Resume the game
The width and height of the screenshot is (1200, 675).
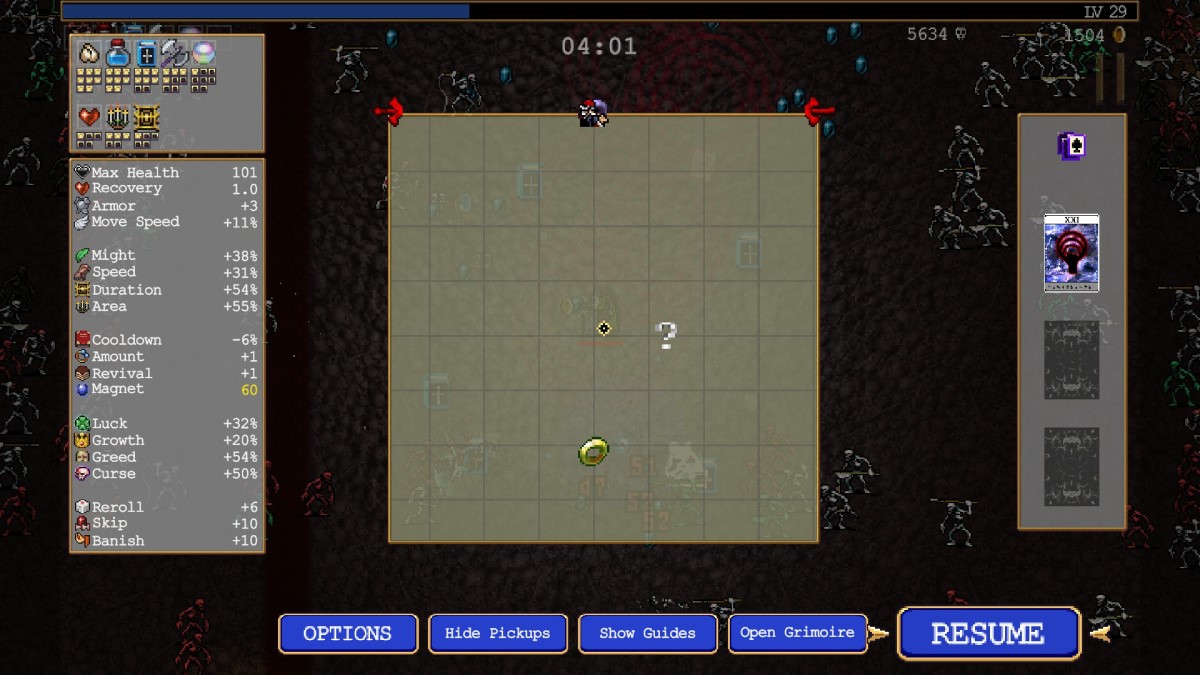pos(988,633)
